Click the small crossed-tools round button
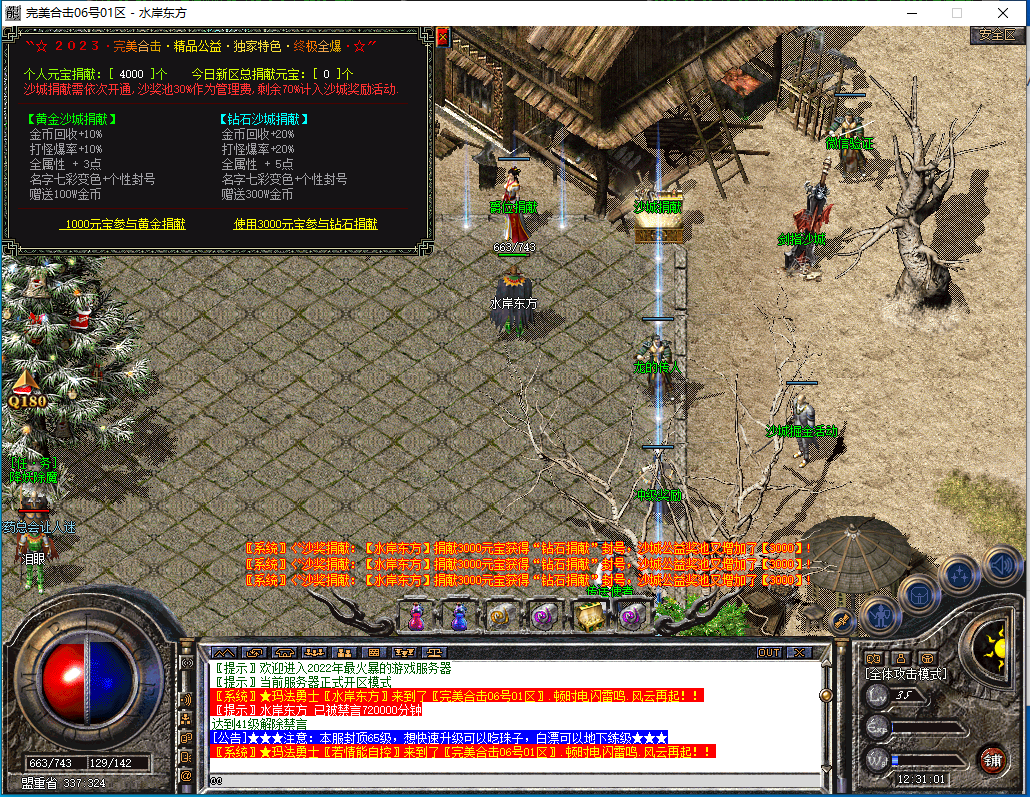This screenshot has width=1030, height=797. tap(842, 622)
